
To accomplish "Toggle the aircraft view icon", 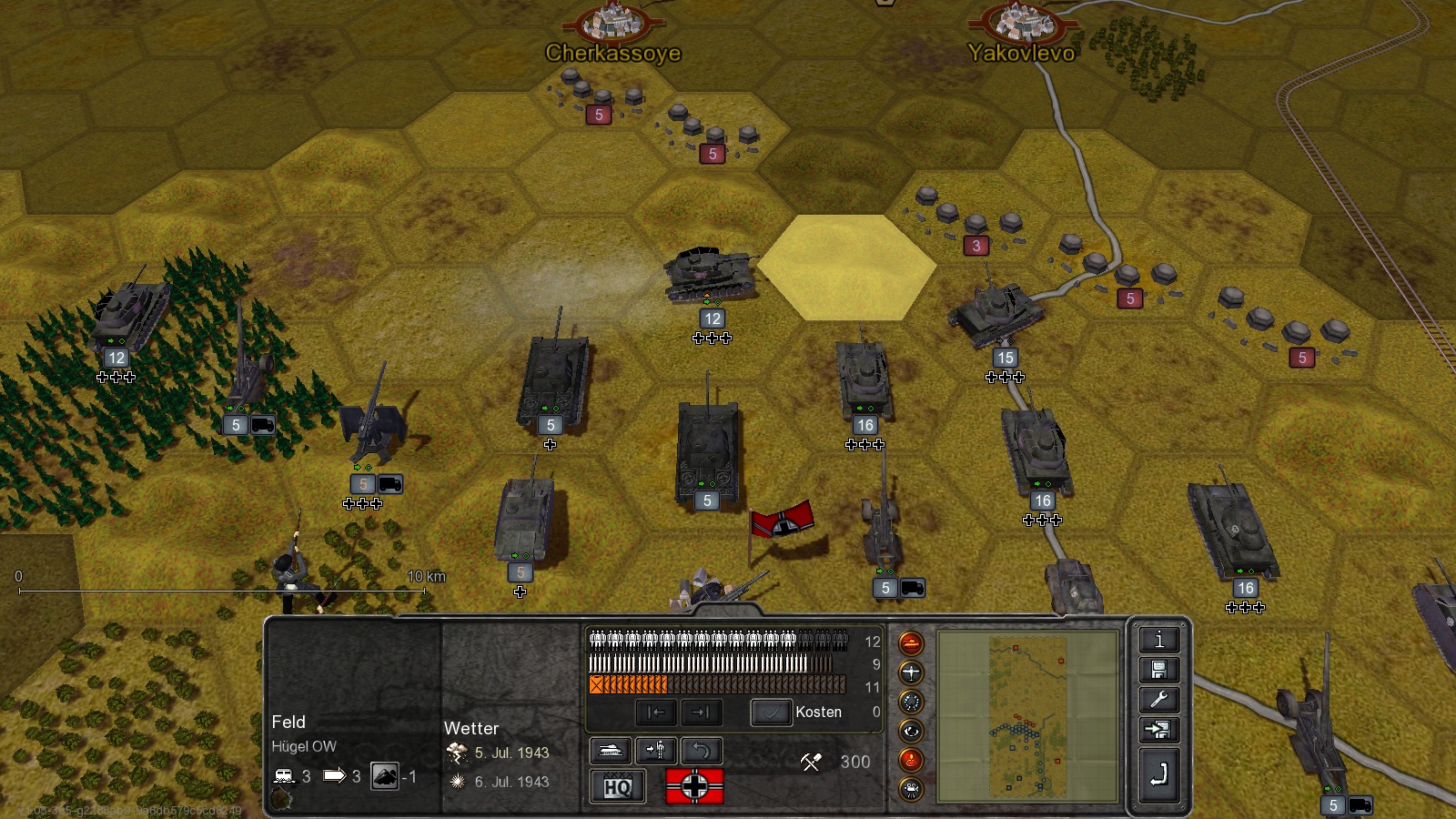I will click(x=911, y=672).
